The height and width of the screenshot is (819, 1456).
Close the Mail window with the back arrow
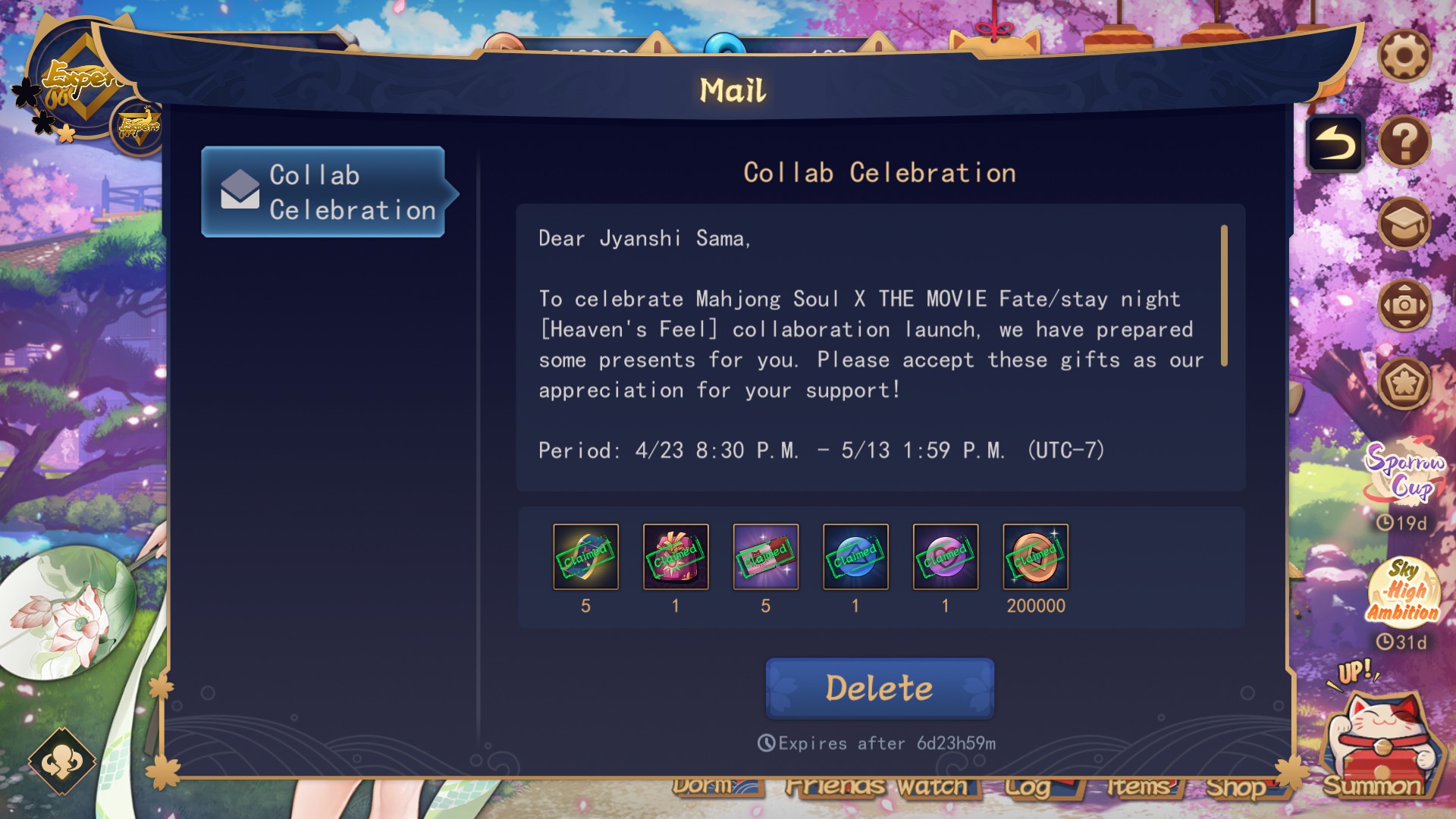tap(1335, 143)
